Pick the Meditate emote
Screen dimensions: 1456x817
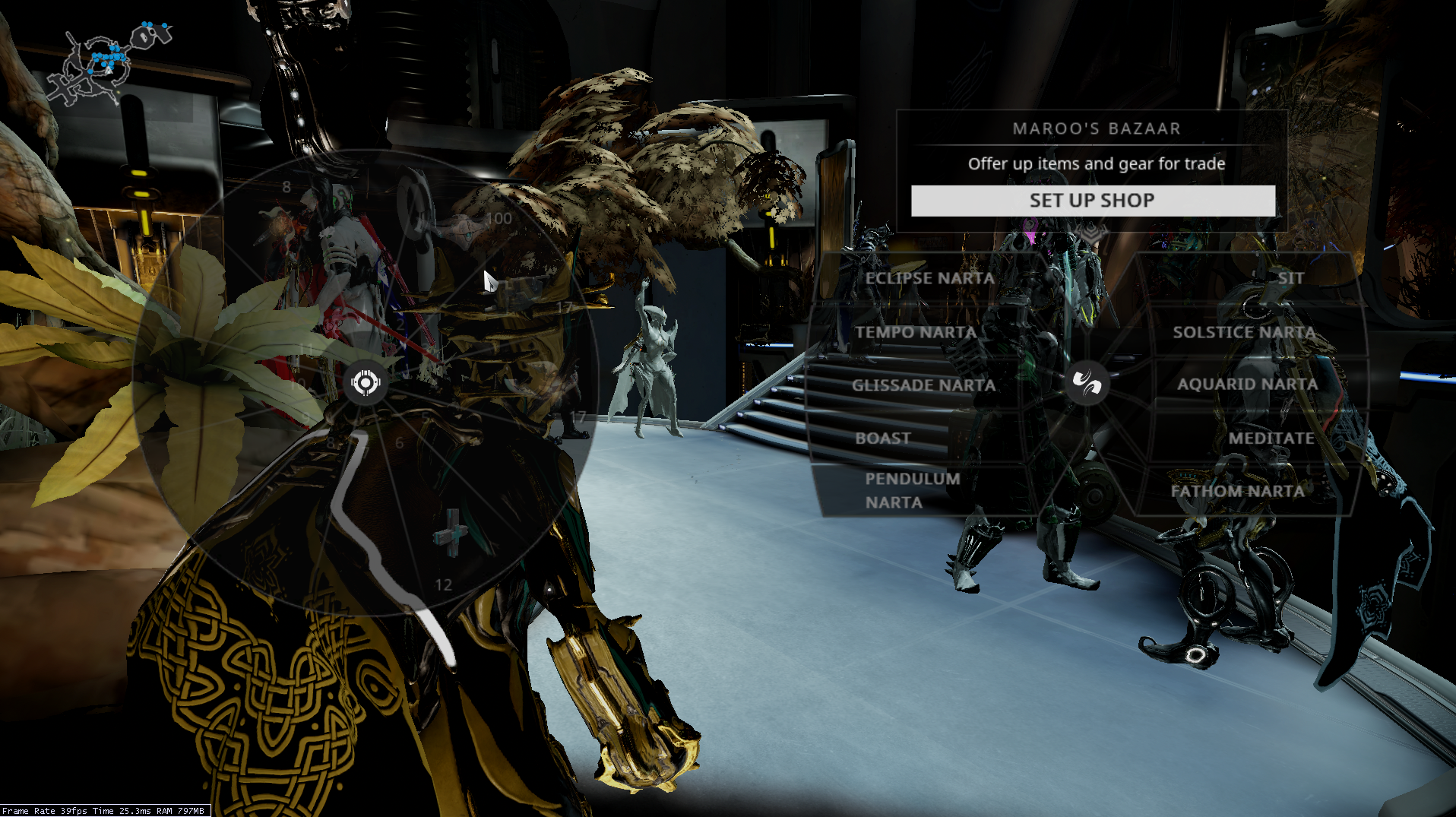(1271, 439)
